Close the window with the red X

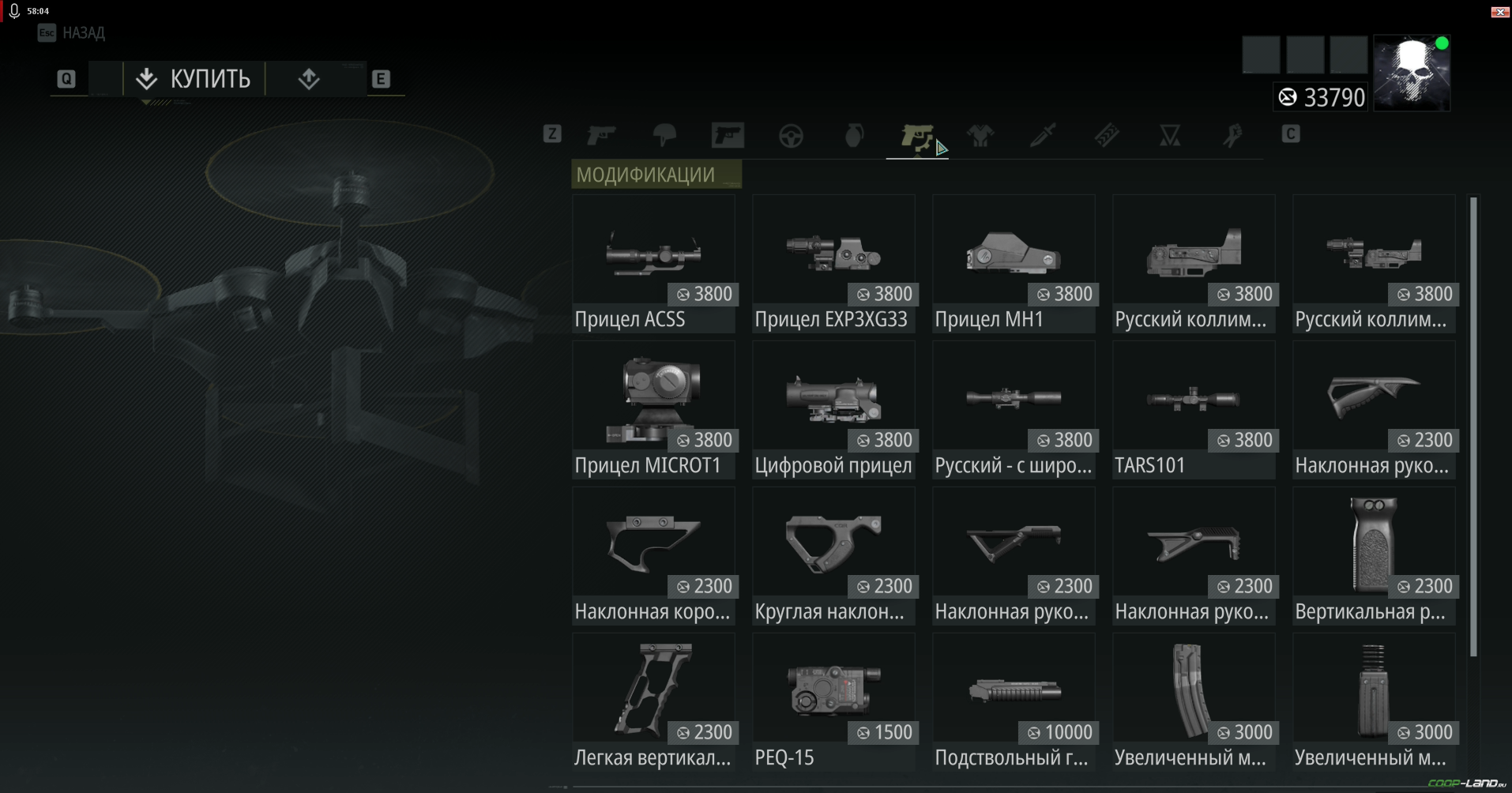tap(1499, 11)
